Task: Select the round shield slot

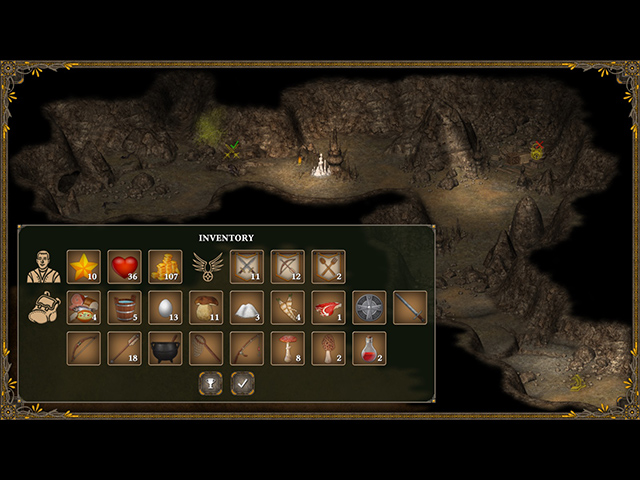Action: point(369,308)
